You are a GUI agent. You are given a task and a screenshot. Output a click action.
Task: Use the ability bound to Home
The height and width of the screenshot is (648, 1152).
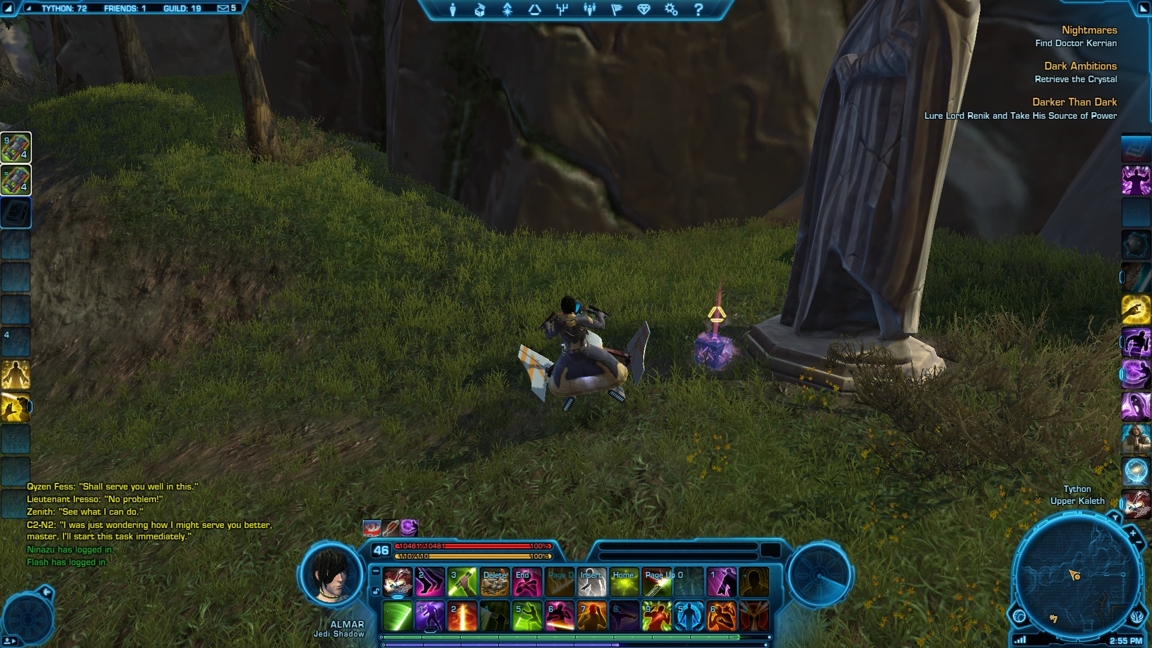(x=624, y=582)
